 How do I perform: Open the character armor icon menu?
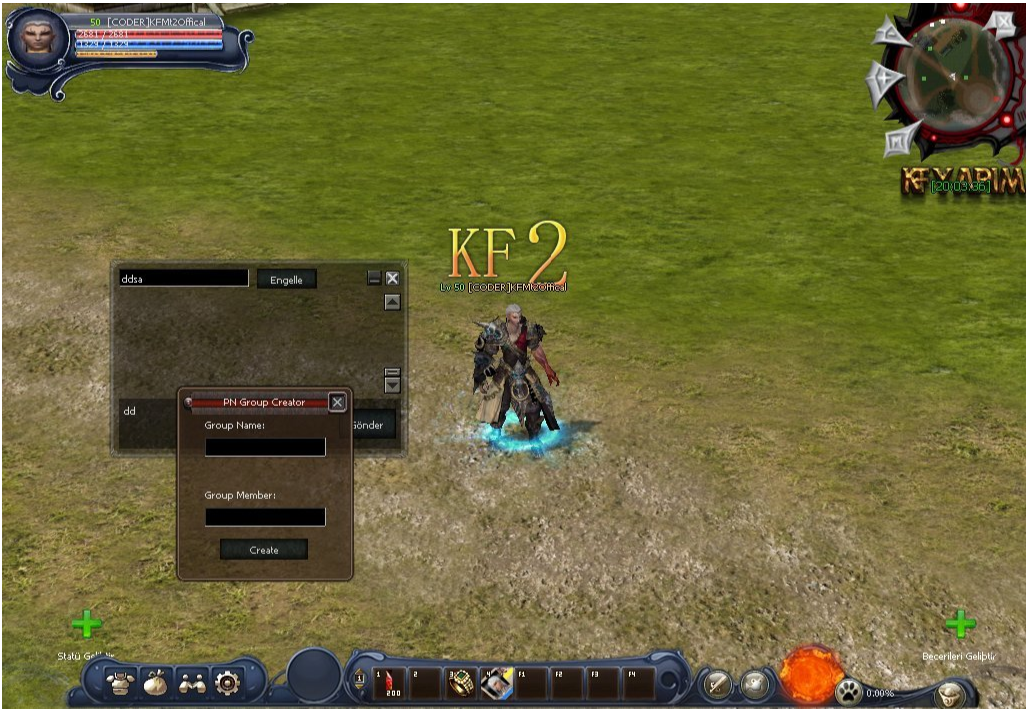121,684
